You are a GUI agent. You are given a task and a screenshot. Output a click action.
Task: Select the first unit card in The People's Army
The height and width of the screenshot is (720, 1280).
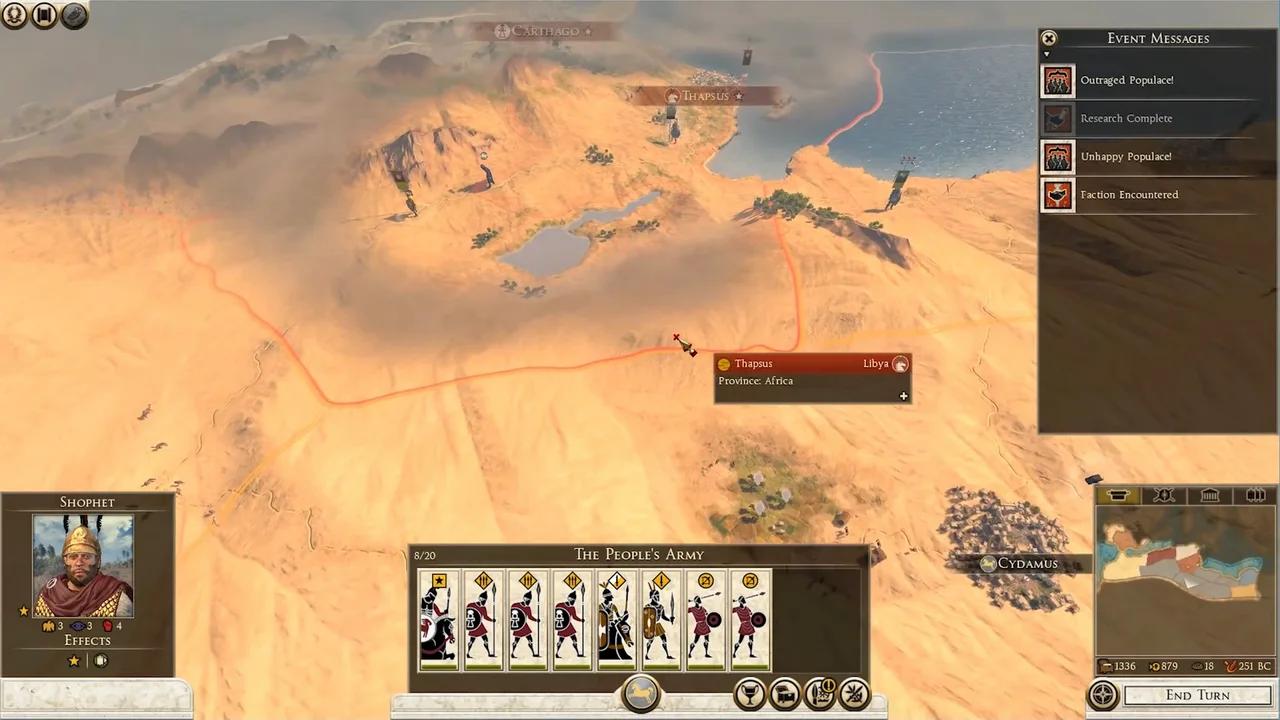(439, 618)
